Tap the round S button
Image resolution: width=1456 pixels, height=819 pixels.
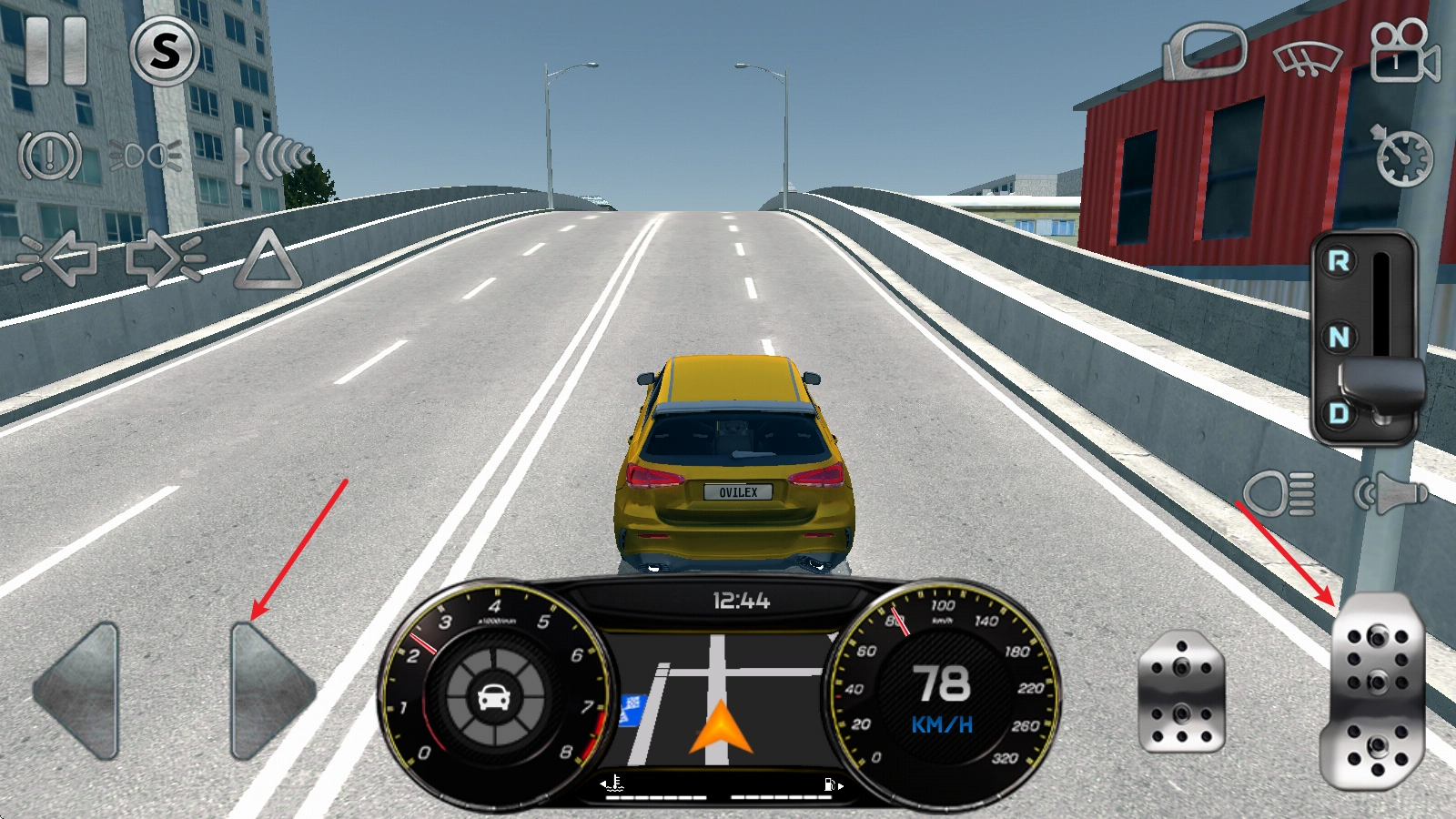tap(165, 51)
